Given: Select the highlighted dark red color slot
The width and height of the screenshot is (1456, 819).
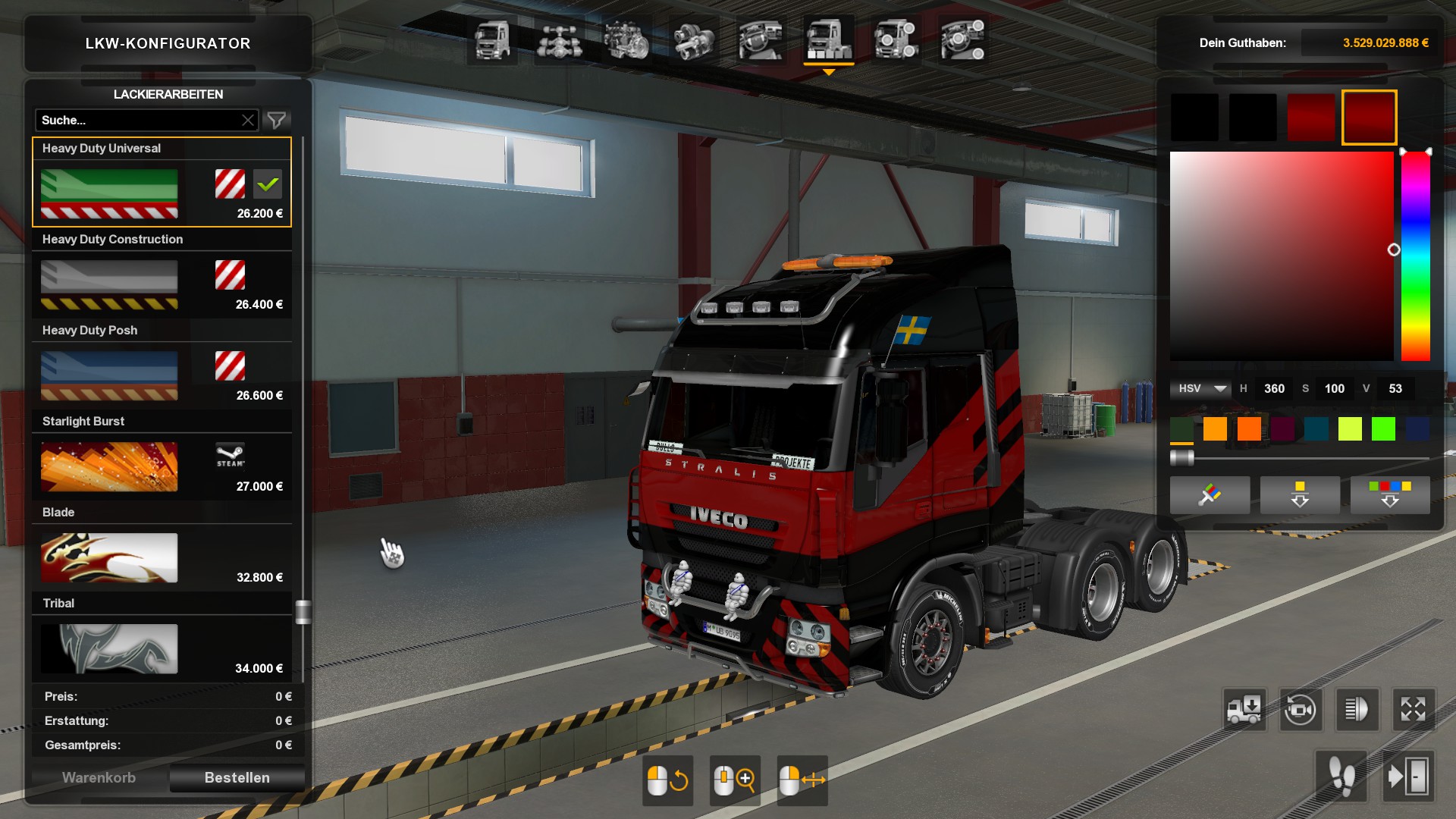Looking at the screenshot, I should pyautogui.click(x=1369, y=118).
